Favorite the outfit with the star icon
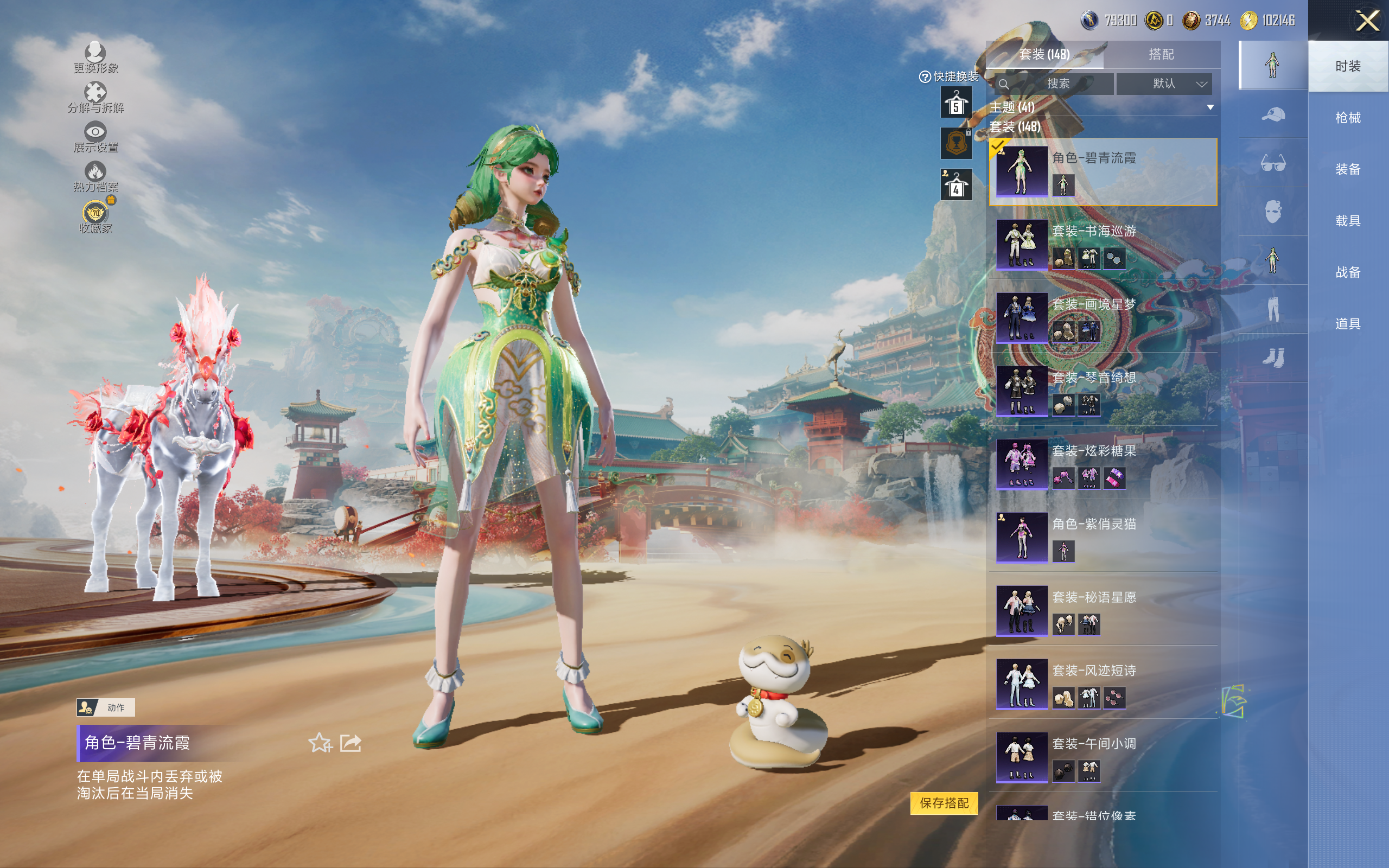Viewport: 1389px width, 868px height. (x=320, y=743)
